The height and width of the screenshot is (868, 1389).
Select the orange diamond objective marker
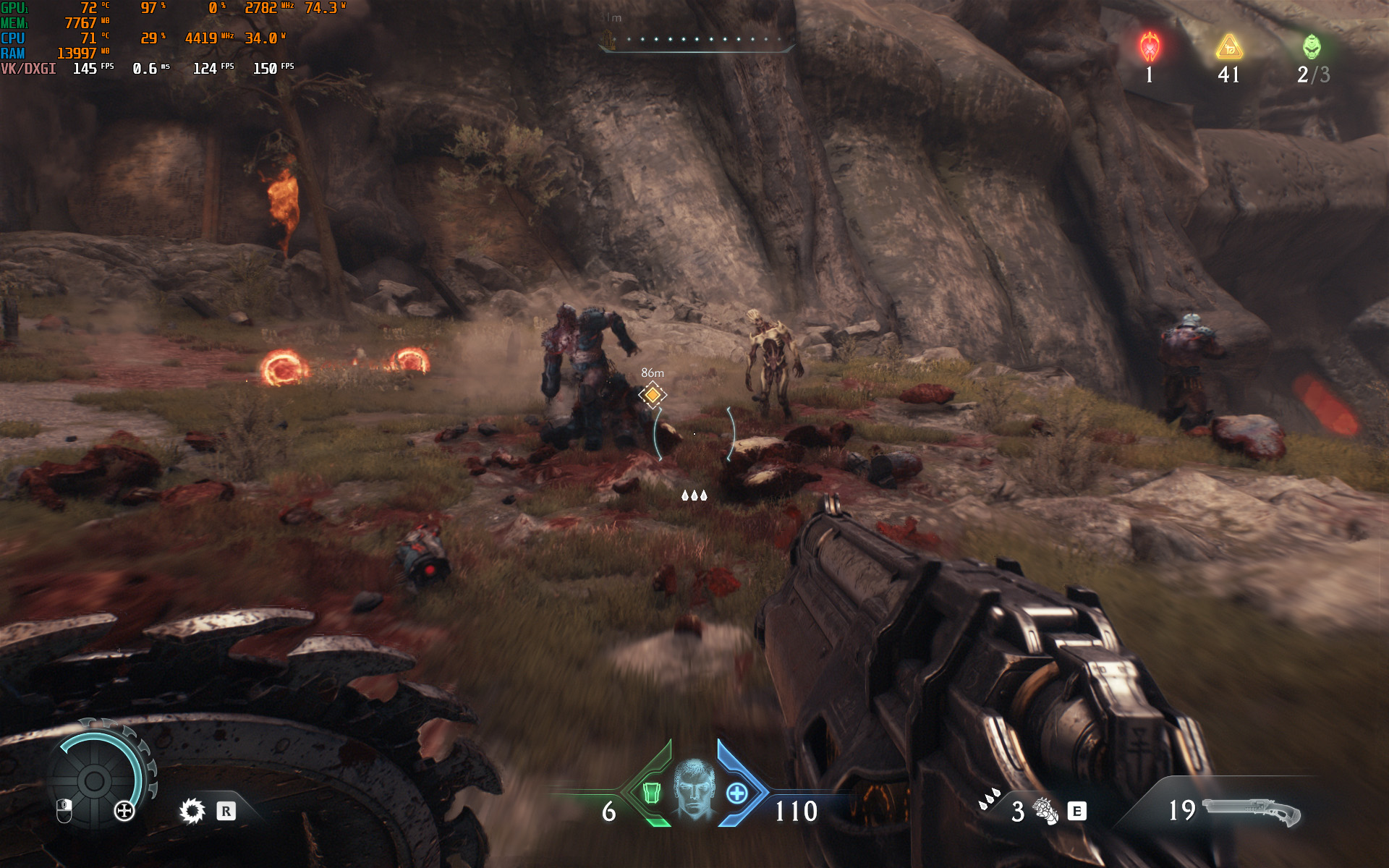[x=653, y=394]
